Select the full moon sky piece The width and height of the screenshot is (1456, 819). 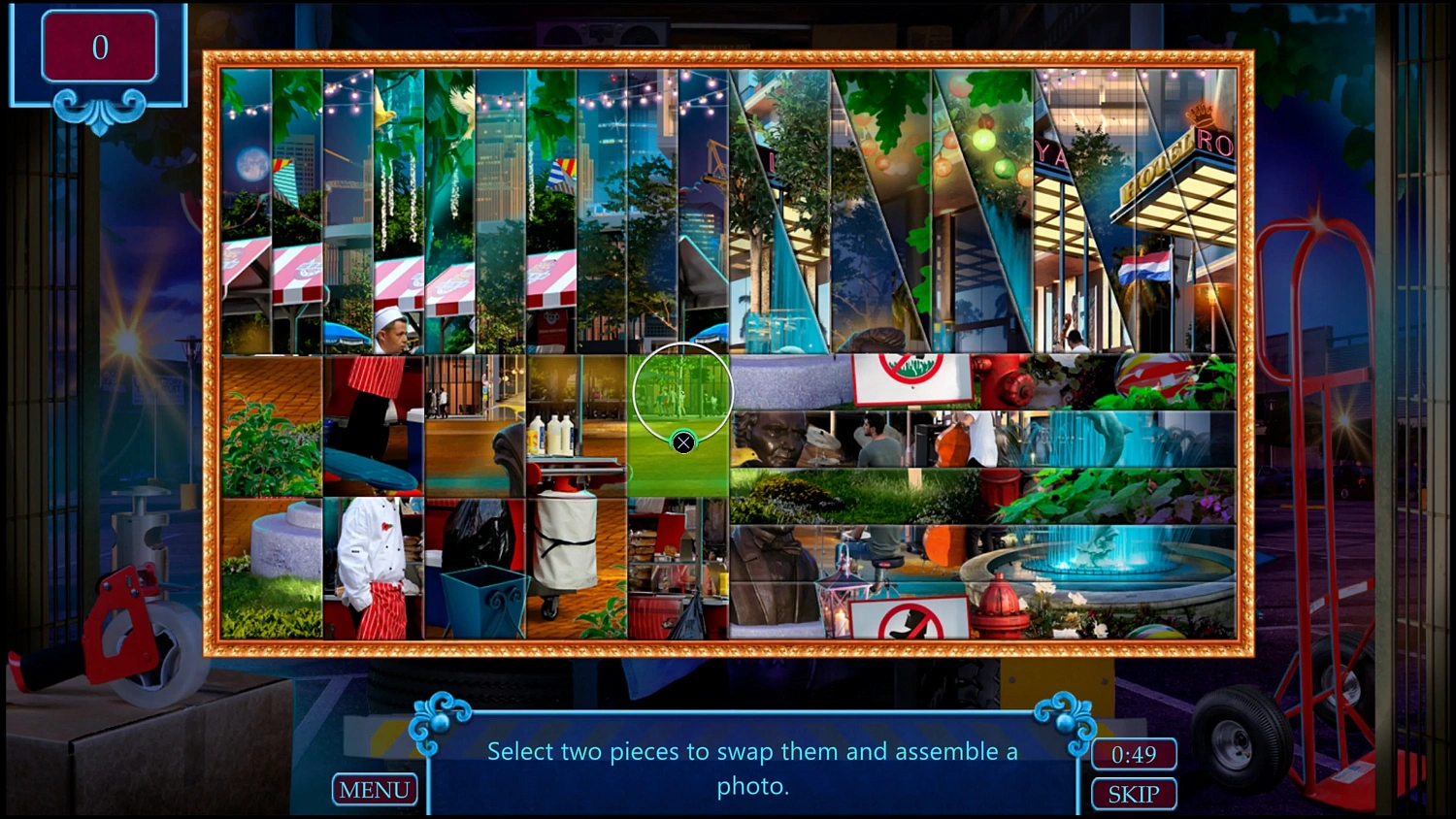pos(250,165)
